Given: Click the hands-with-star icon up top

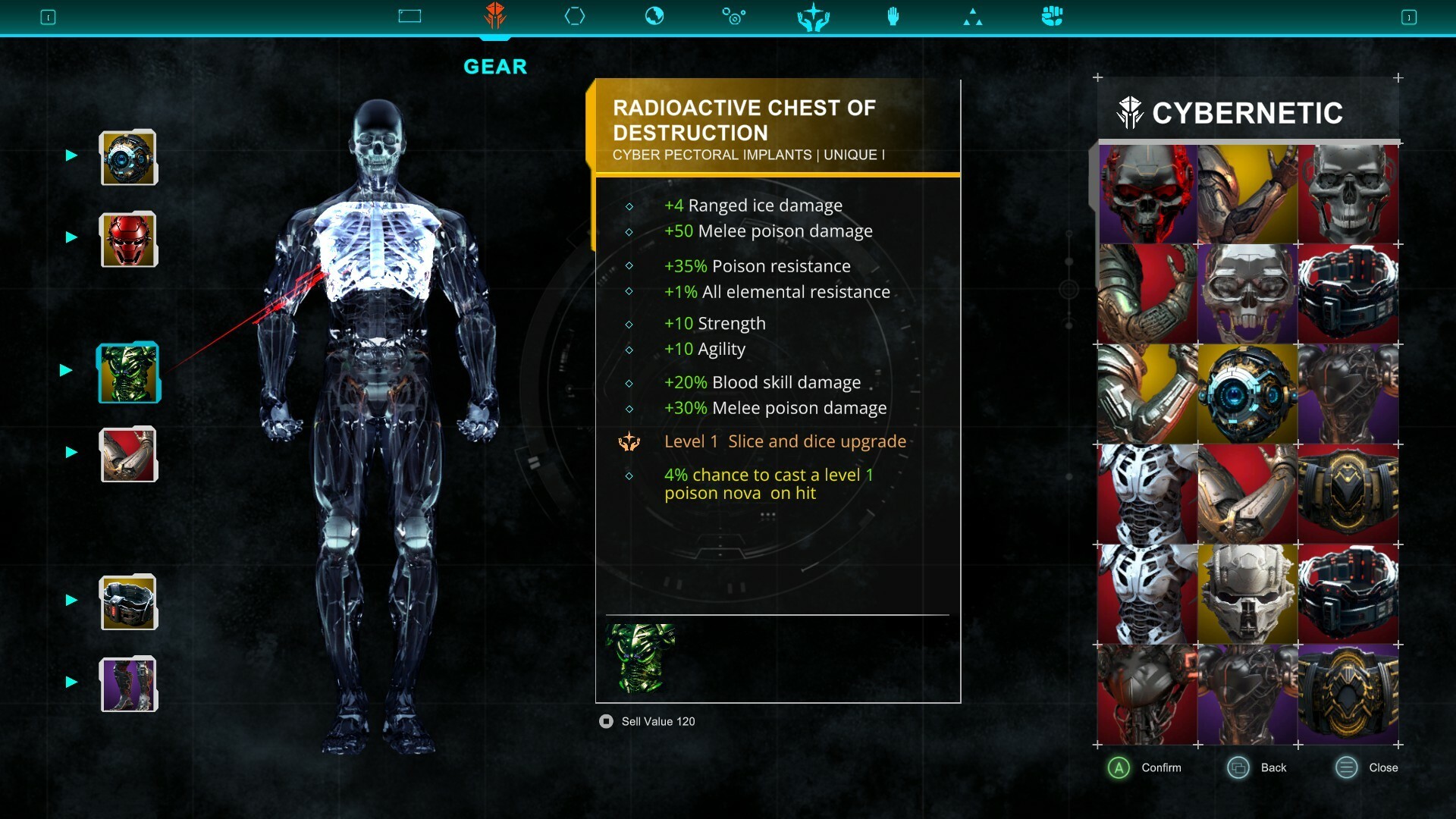Looking at the screenshot, I should coord(813,15).
